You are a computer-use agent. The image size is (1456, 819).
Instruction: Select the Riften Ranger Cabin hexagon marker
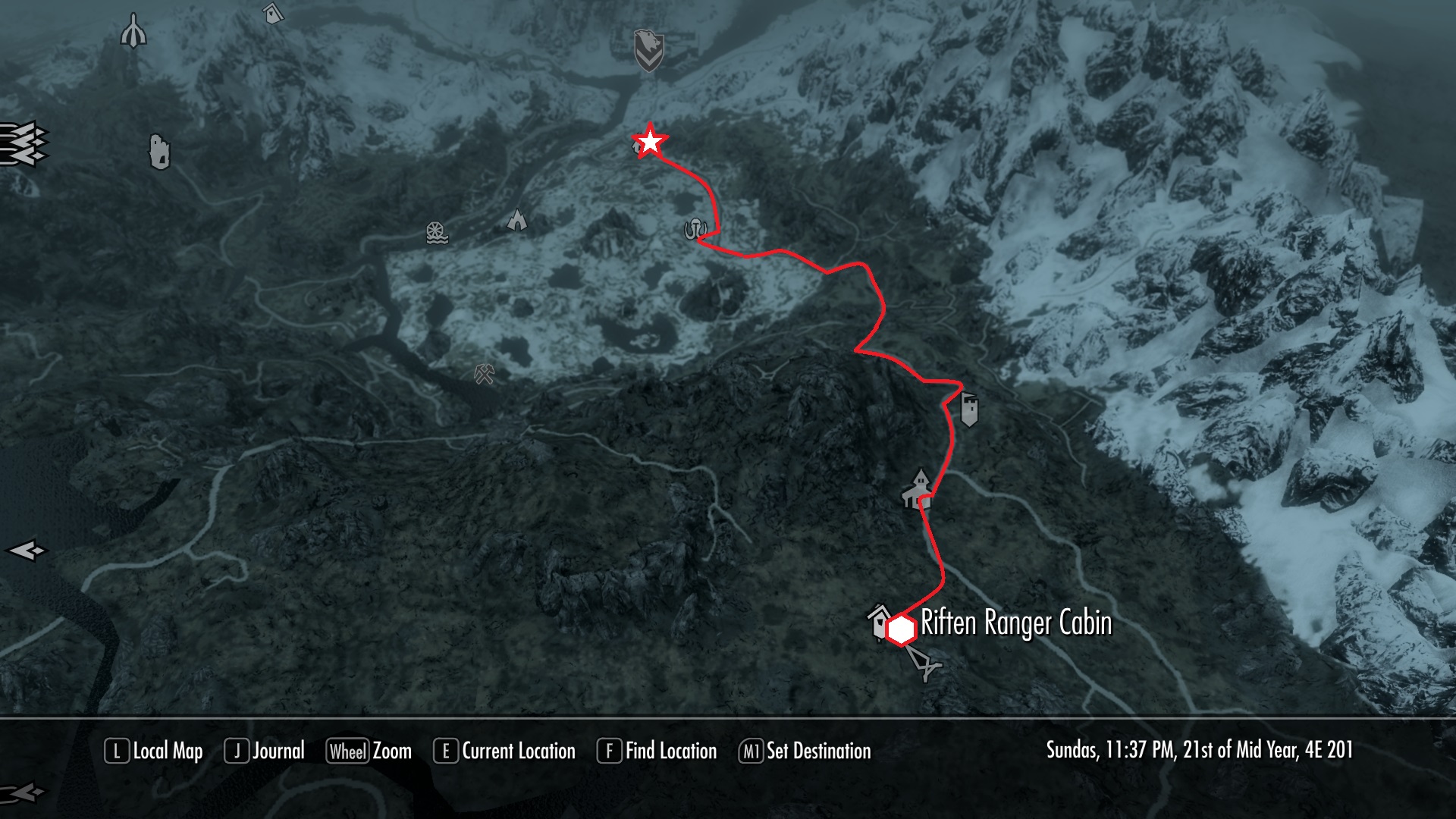tap(901, 630)
